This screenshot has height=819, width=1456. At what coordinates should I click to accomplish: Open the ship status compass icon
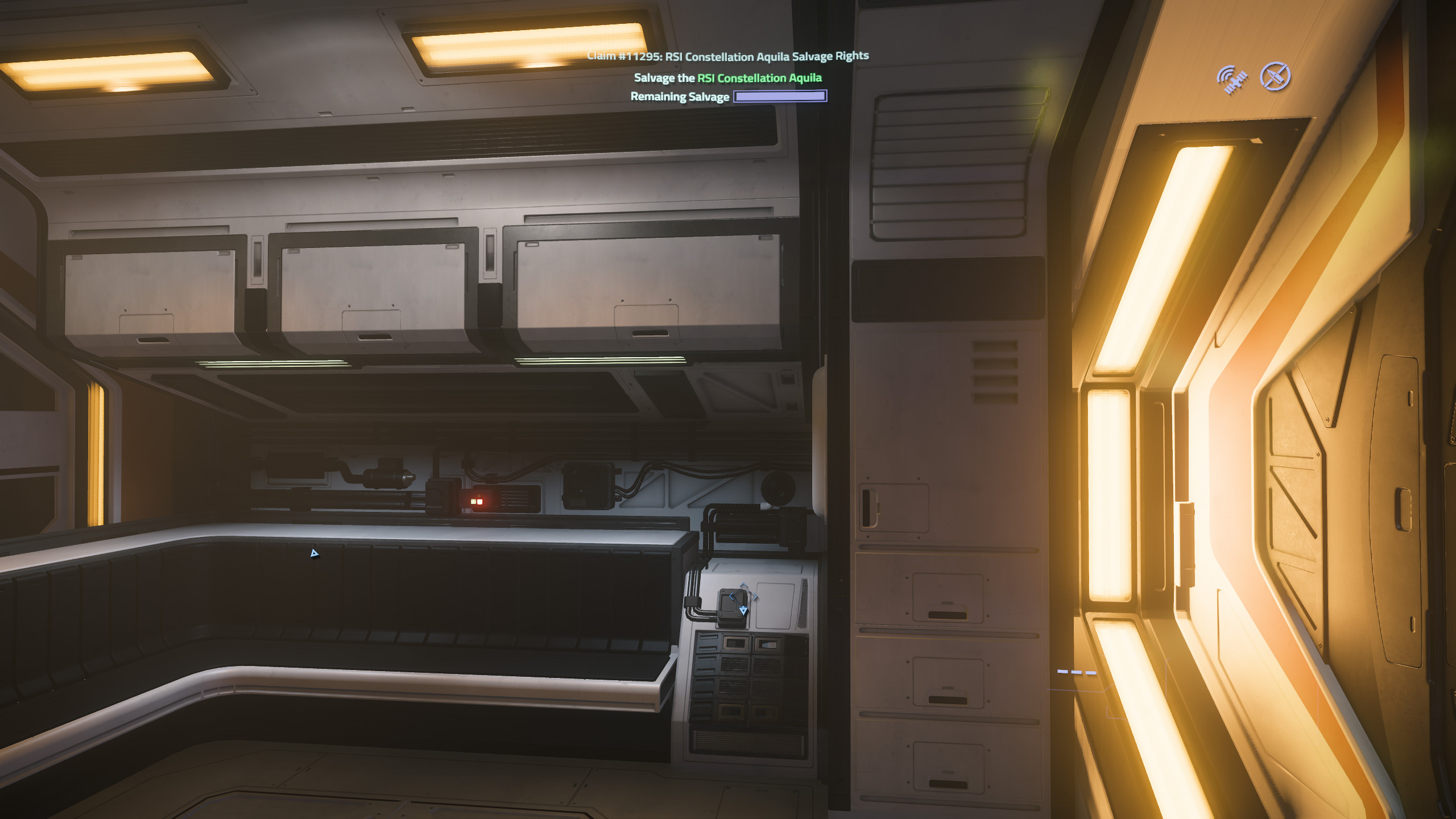1276,75
